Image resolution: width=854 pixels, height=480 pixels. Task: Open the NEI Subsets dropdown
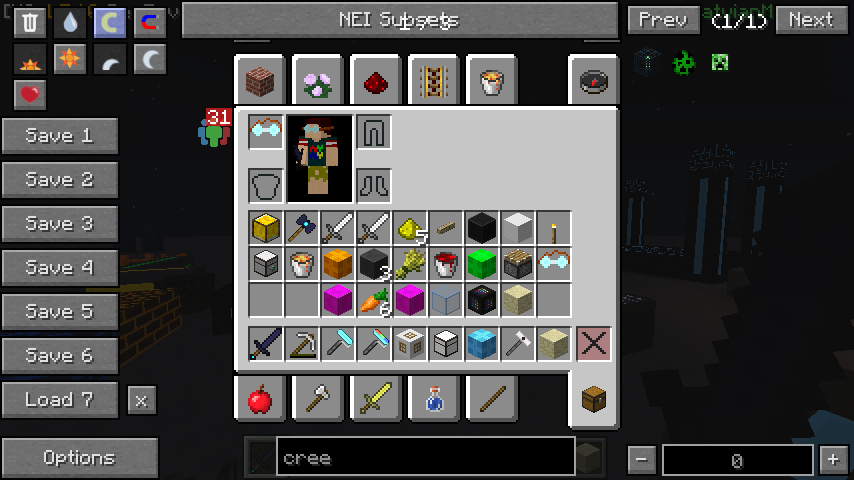click(399, 20)
